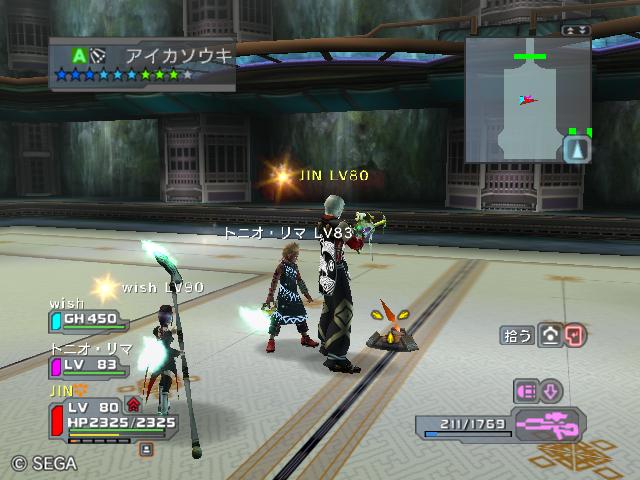Viewport: 640px width, 480px height.
Task: Click the pink down-arrow weapon icon
Action: [x=551, y=391]
